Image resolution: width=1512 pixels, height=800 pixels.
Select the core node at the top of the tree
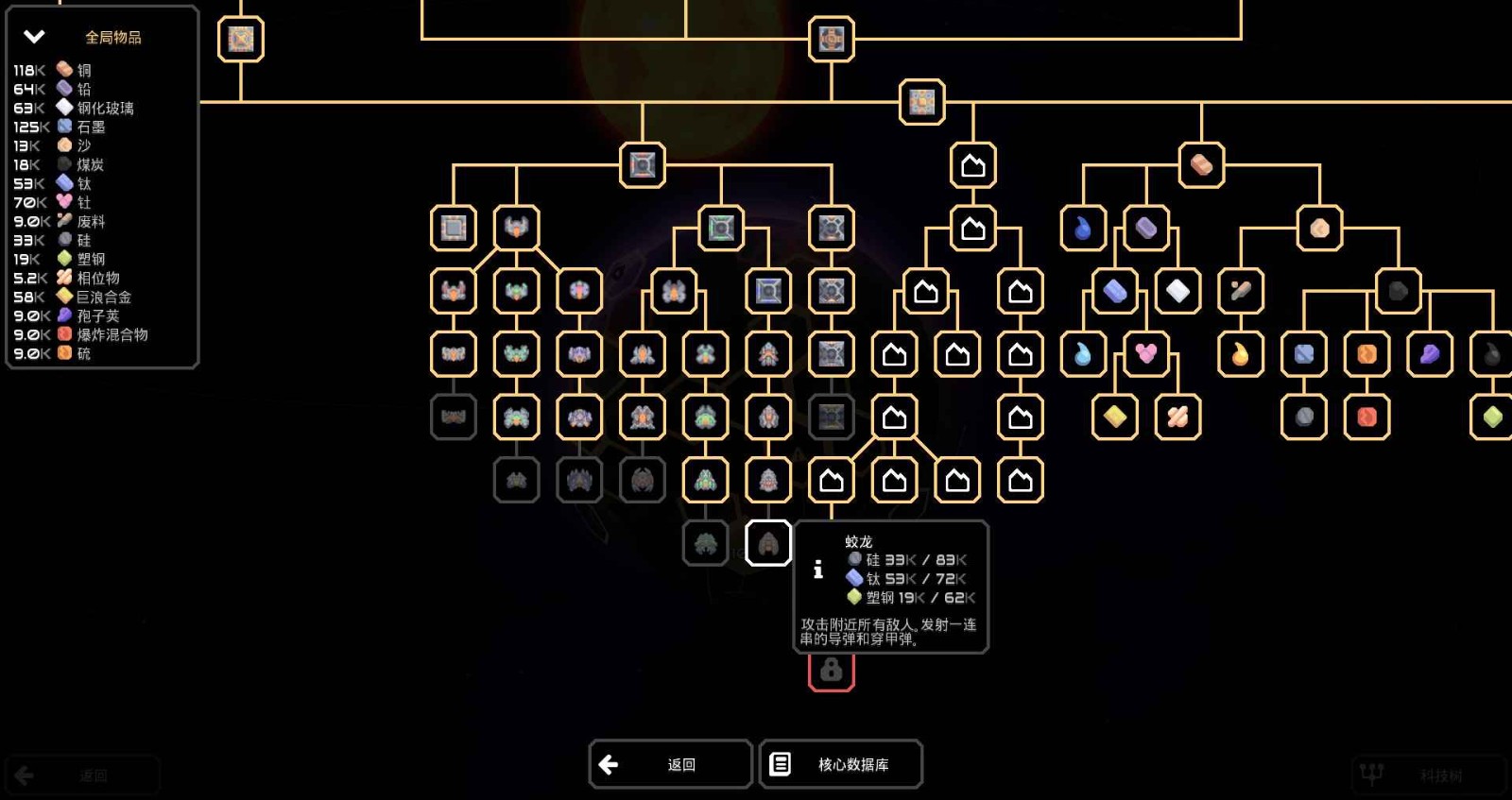831,40
